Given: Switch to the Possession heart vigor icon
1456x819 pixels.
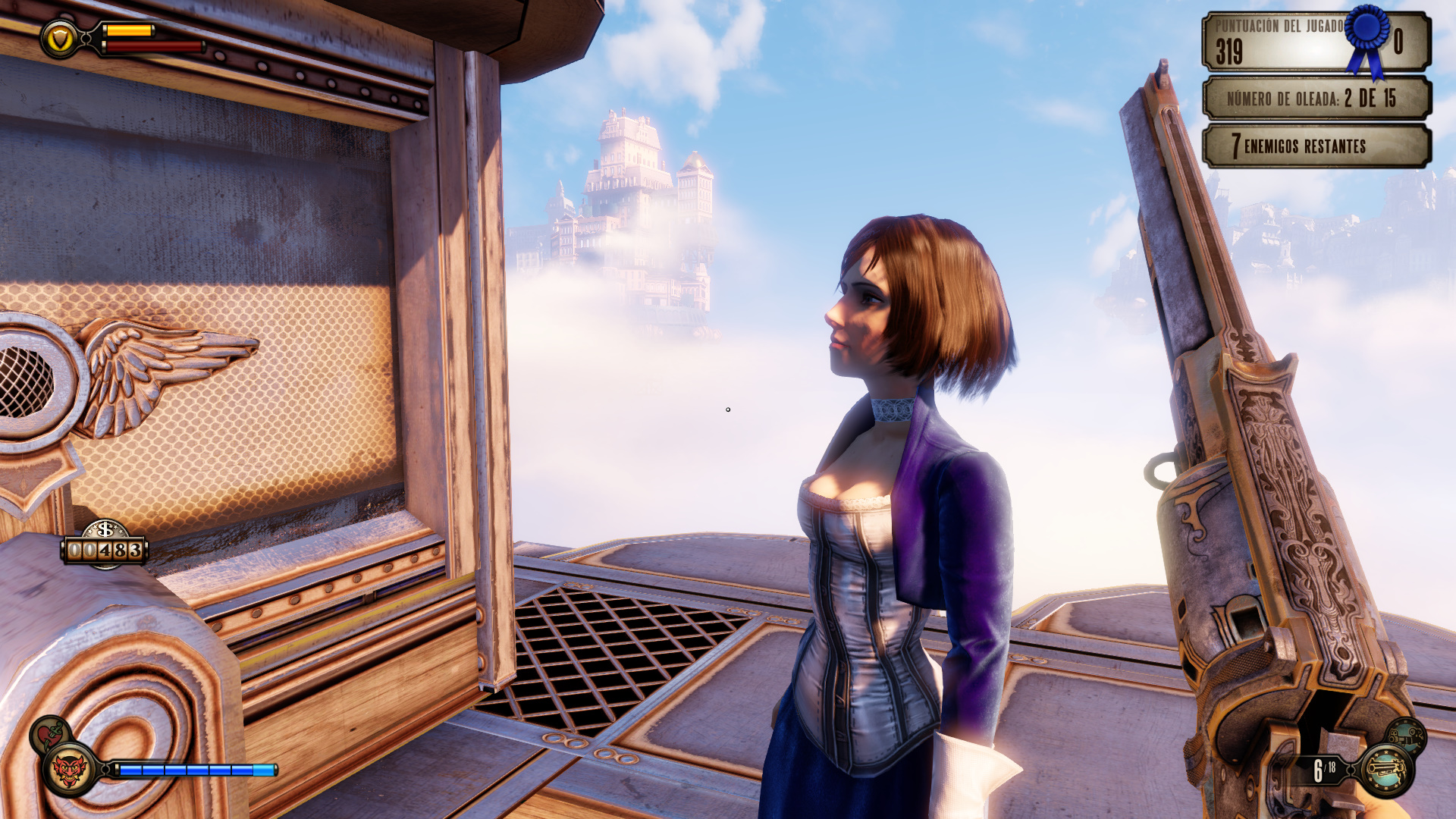Looking at the screenshot, I should 49,733.
